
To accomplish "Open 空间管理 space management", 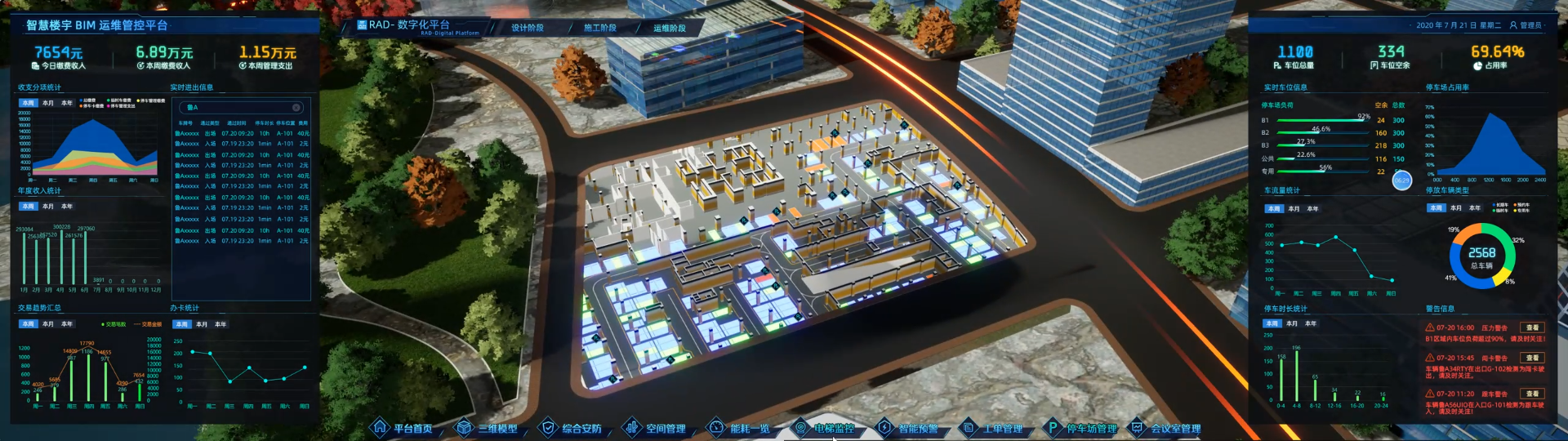I will [x=656, y=428].
